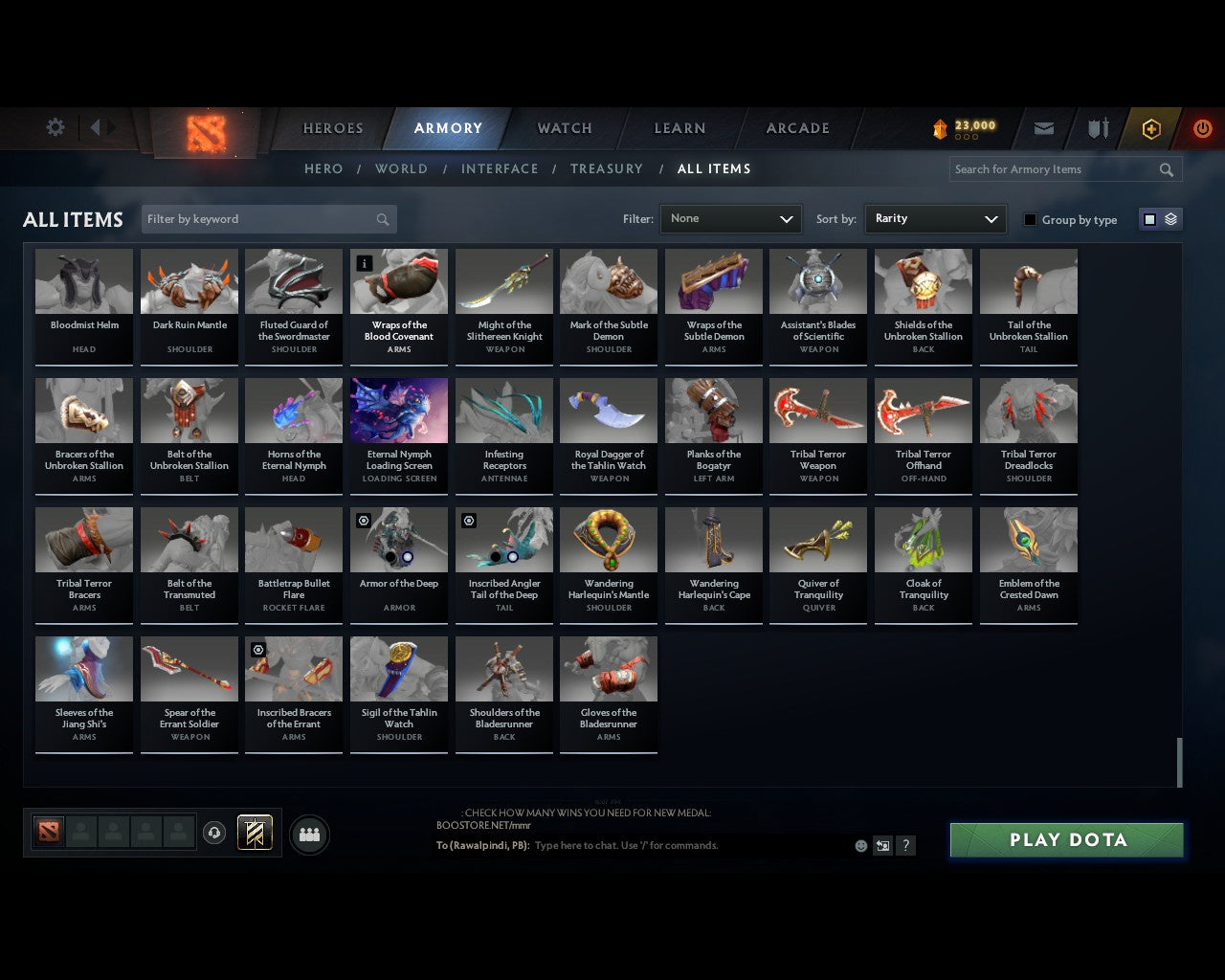Open the settings gear icon
Image resolution: width=1225 pixels, height=980 pixels.
pyautogui.click(x=55, y=127)
